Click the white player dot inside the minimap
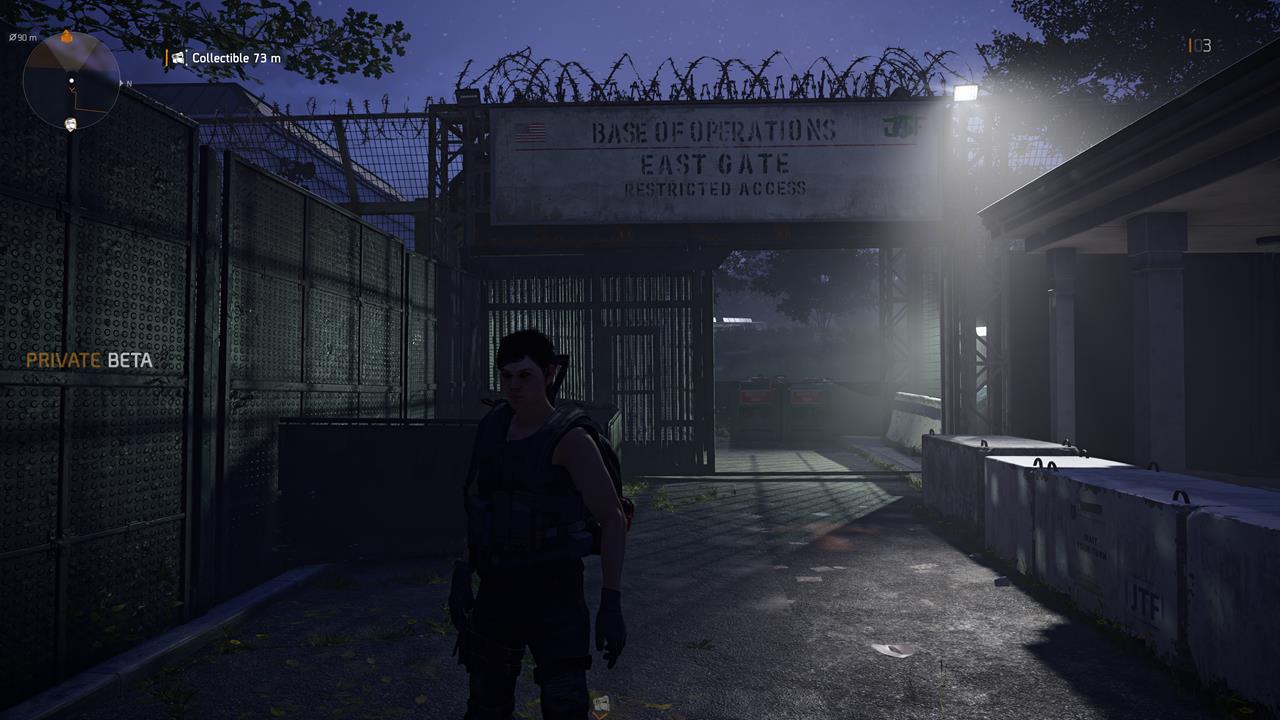Screen dimensions: 1280x720 71,80
